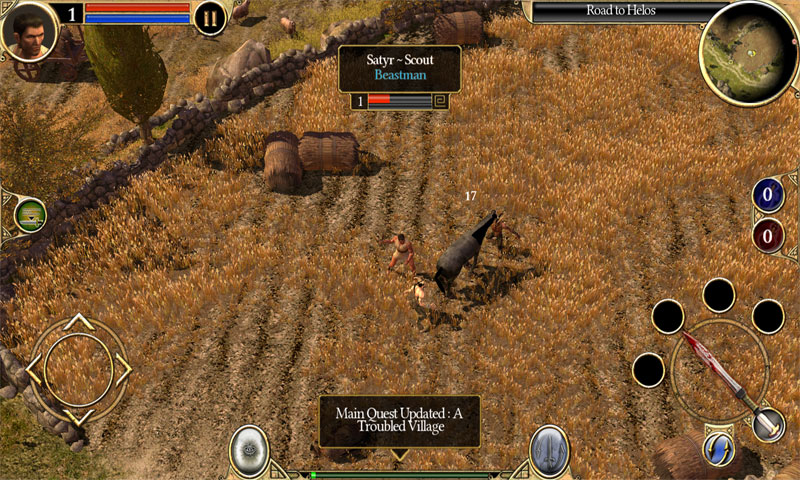800x480 pixels.
Task: Tap the virtual movement joystick
Action: click(78, 368)
